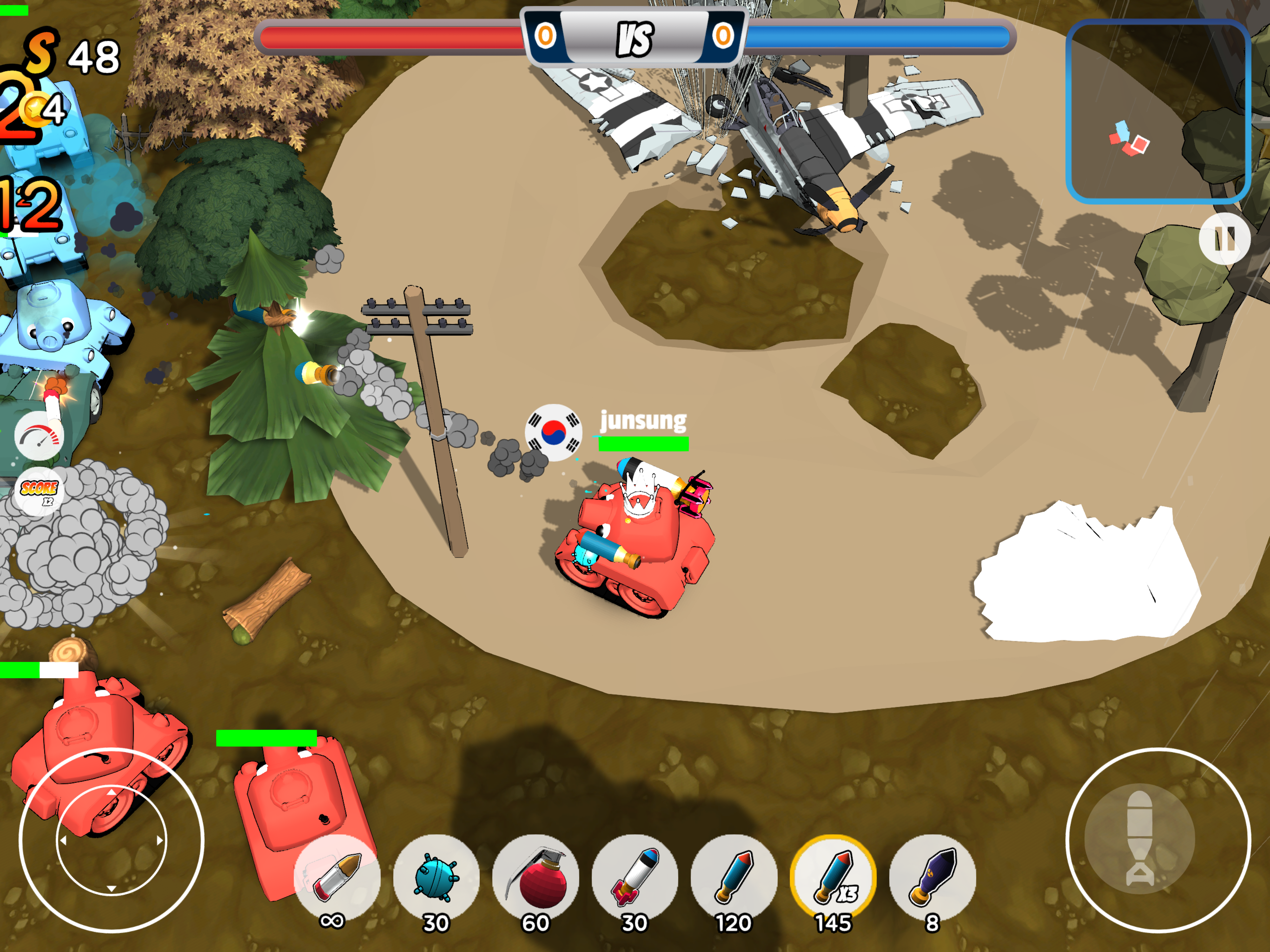1270x952 pixels.
Task: Activate the speedometer boost icon
Action: [39, 437]
